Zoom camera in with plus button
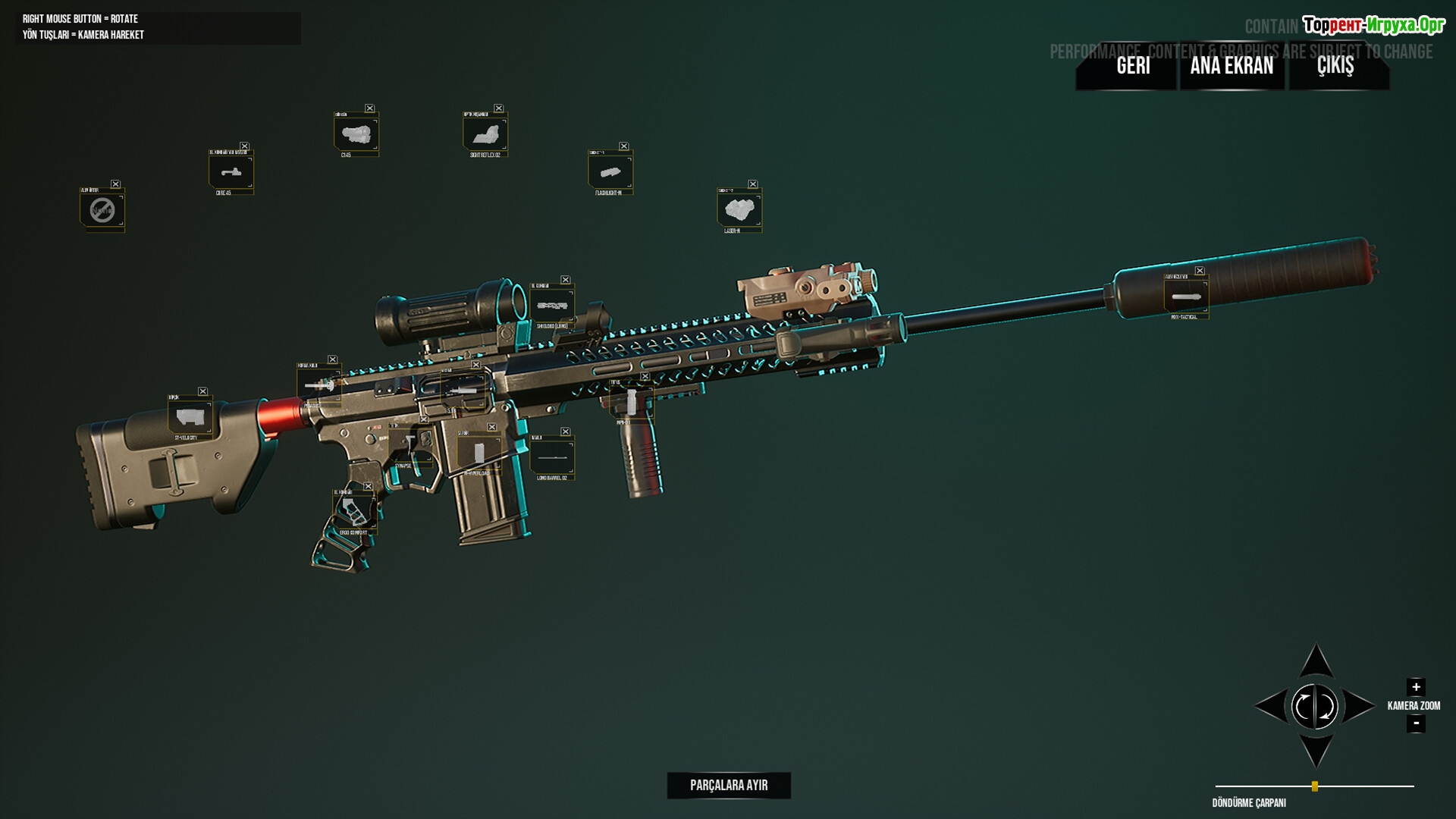1456x819 pixels. [1415, 687]
